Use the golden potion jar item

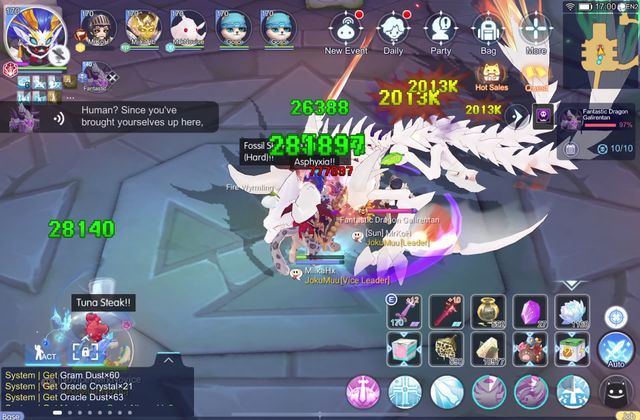tap(488, 311)
